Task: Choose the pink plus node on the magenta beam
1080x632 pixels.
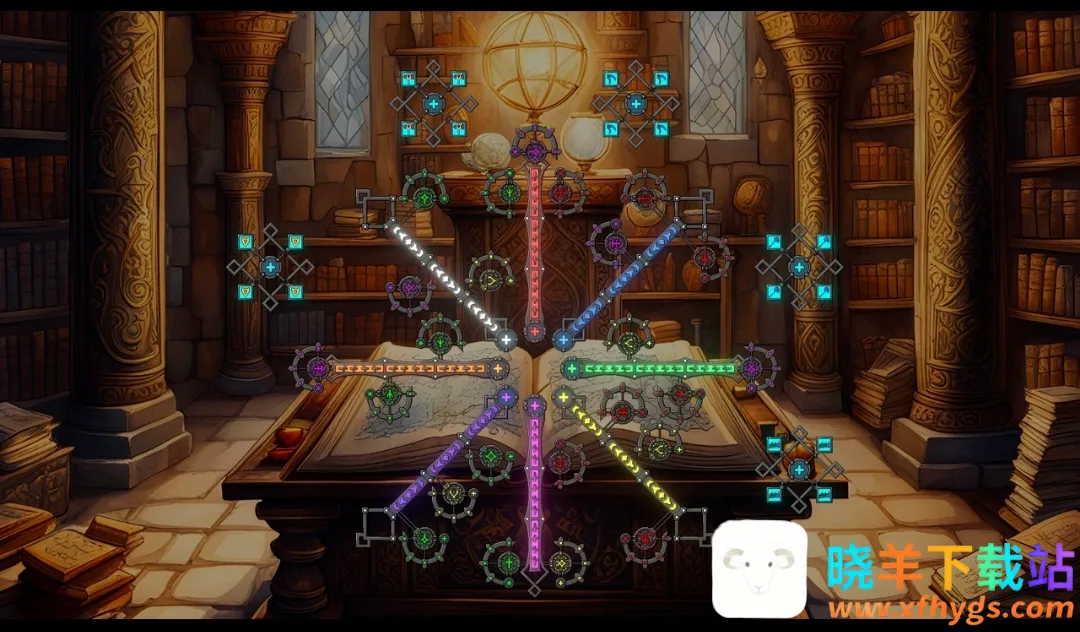Action: coord(535,407)
